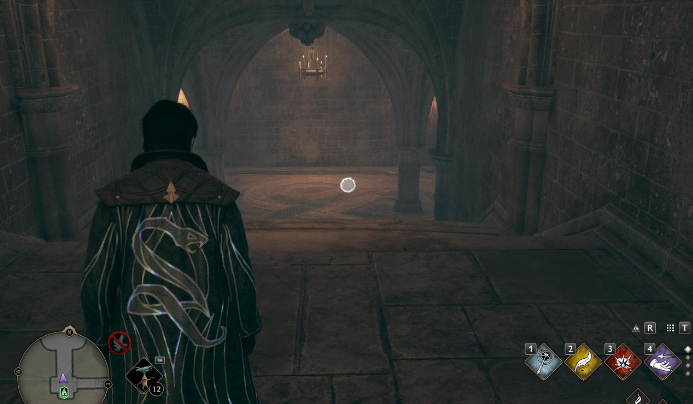Activate the blue Glacius spell slot
The height and width of the screenshot is (404, 693).
click(x=543, y=362)
